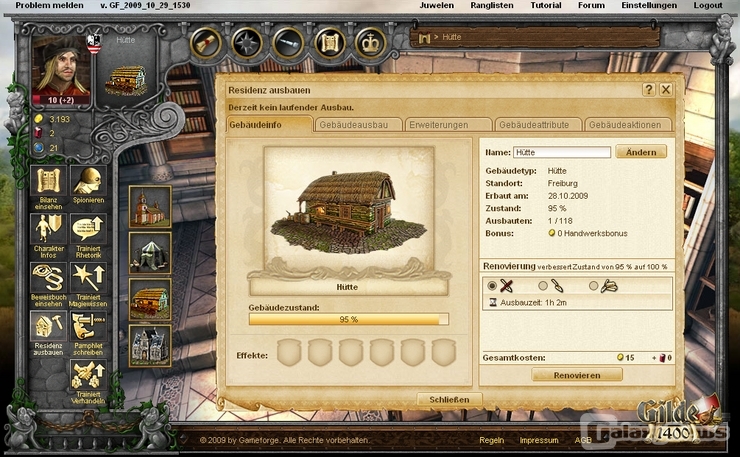Open the Beweisbuch einsehen icon

[x=50, y=281]
